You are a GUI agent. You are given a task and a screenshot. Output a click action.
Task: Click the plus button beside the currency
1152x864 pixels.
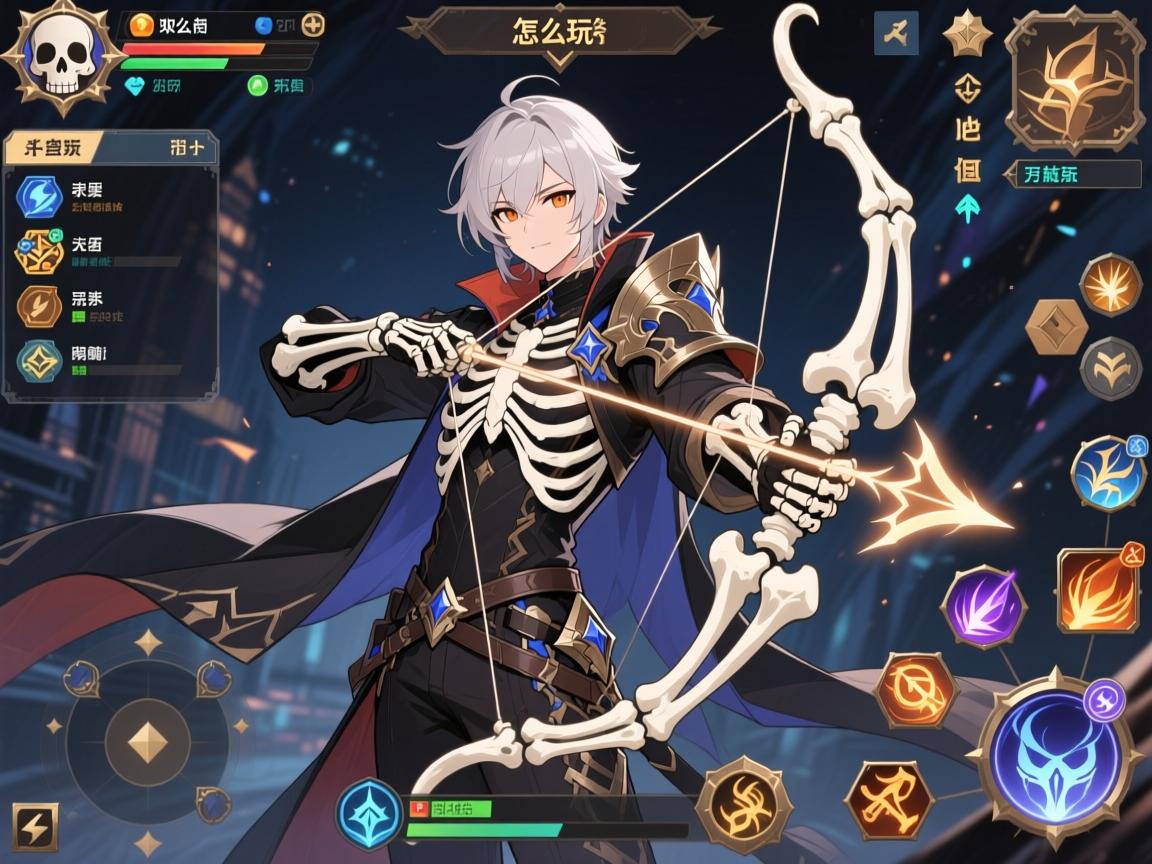coord(313,25)
